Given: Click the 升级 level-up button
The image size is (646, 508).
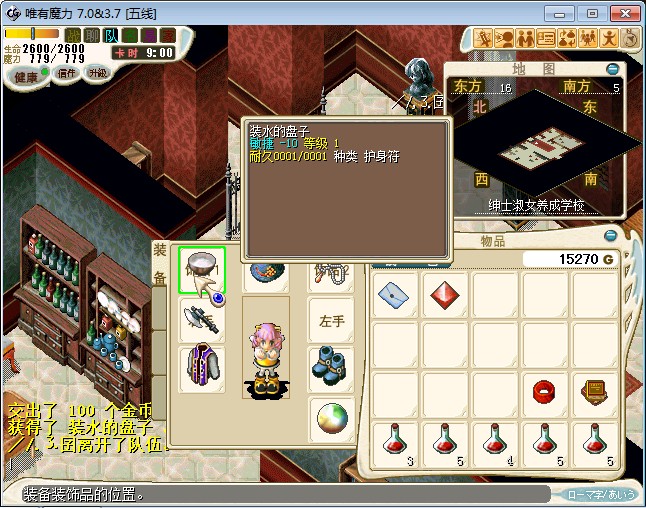Looking at the screenshot, I should click(x=98, y=73).
